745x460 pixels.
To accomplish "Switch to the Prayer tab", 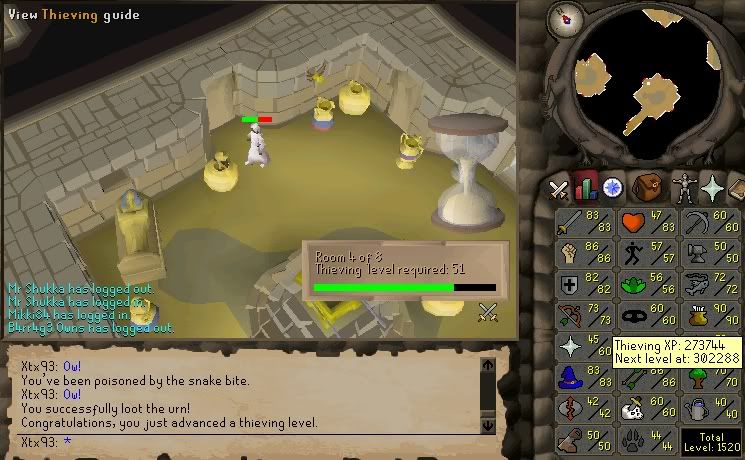I will (712, 187).
